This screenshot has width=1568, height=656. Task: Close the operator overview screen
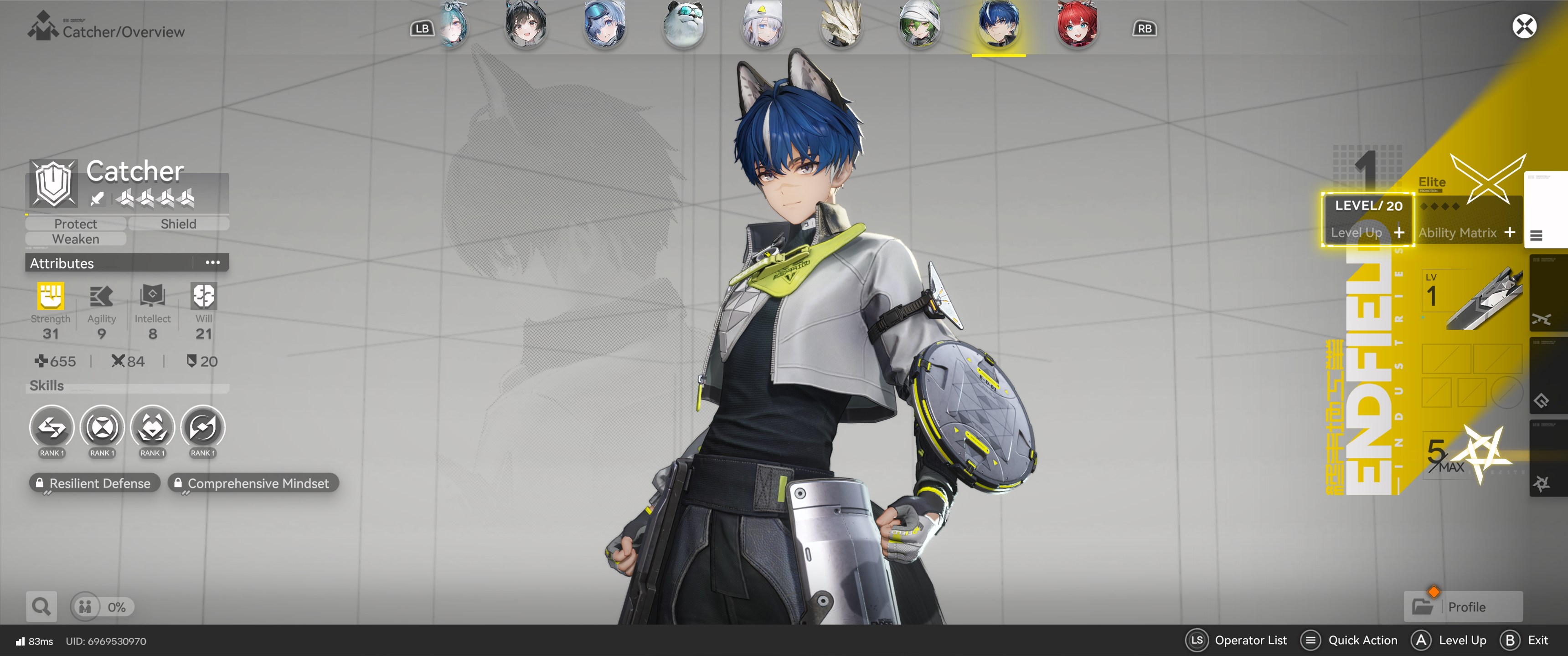[x=1524, y=27]
